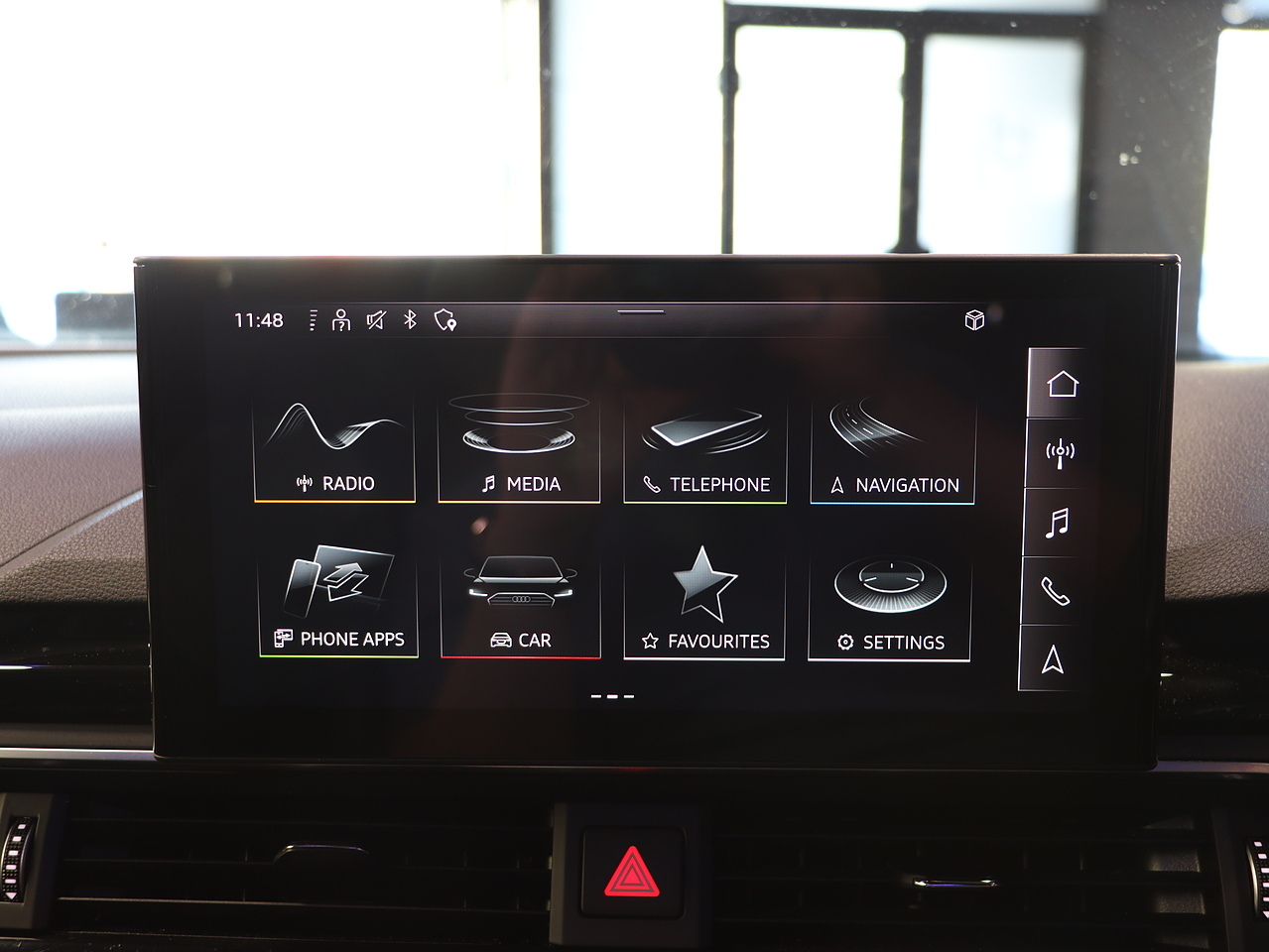Click the Bluetooth status icon
This screenshot has width=1269, height=952.
click(x=410, y=319)
